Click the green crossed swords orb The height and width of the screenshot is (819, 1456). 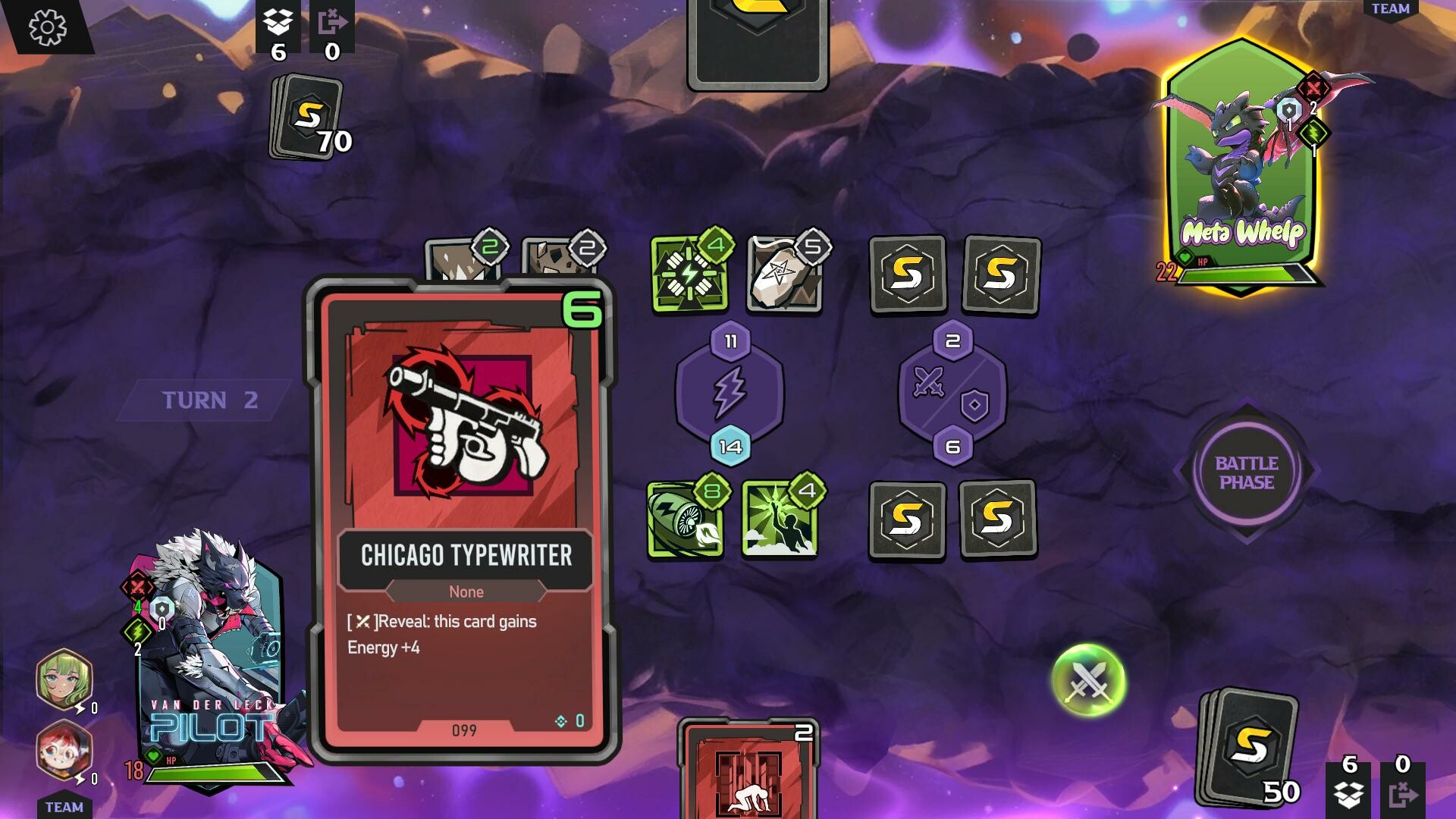click(1088, 680)
